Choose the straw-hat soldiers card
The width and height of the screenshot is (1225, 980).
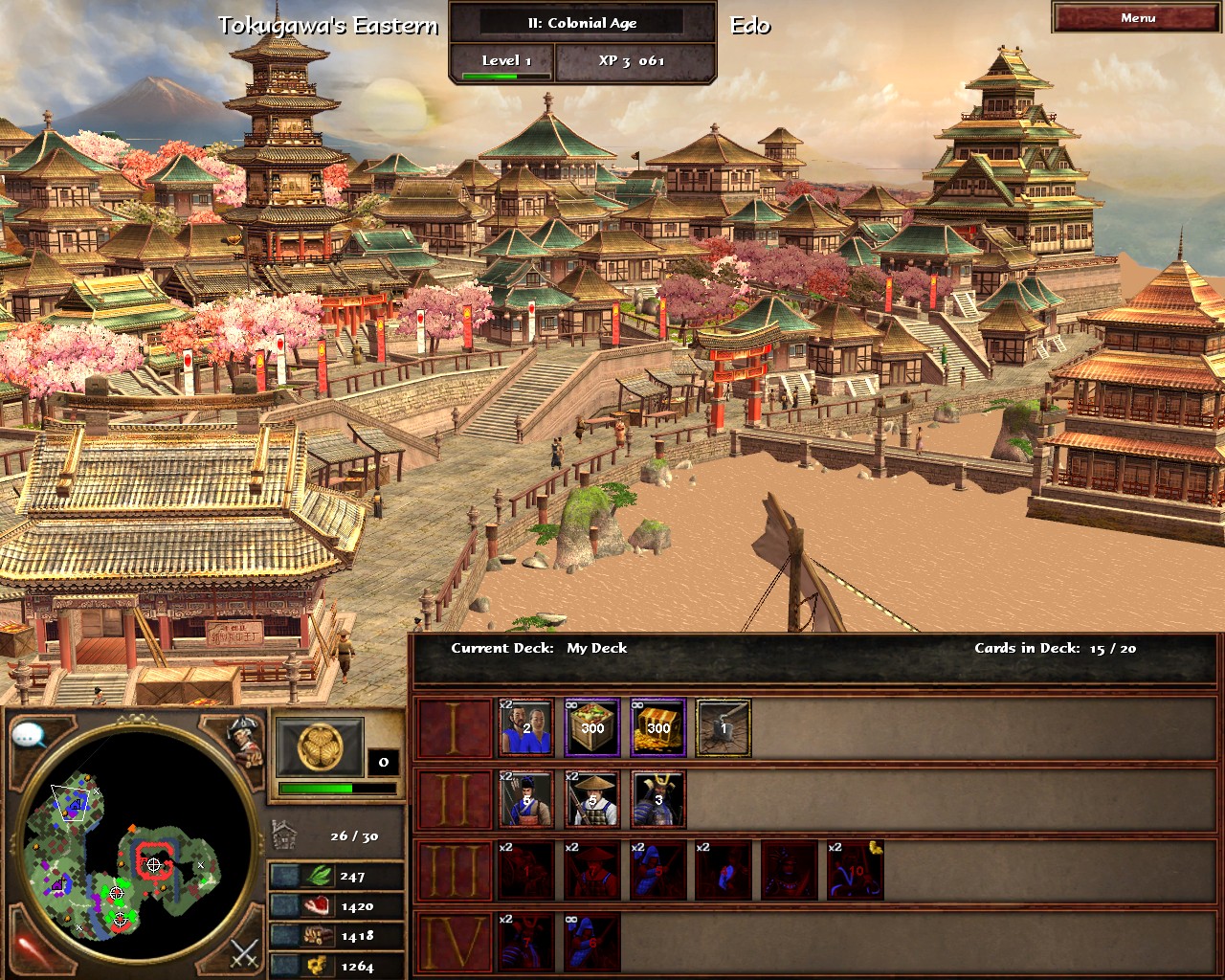coord(591,800)
